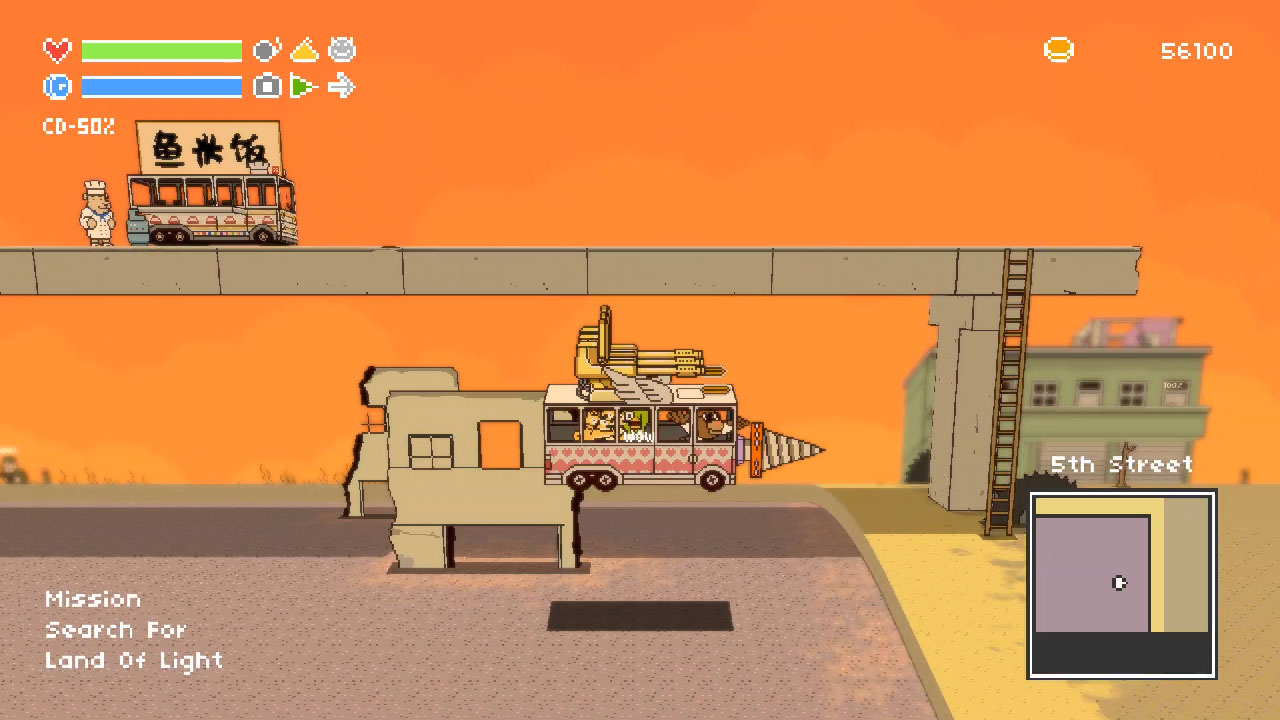The height and width of the screenshot is (720, 1280).
Task: Click the blue fuel gauge icon
Action: pyautogui.click(x=57, y=88)
